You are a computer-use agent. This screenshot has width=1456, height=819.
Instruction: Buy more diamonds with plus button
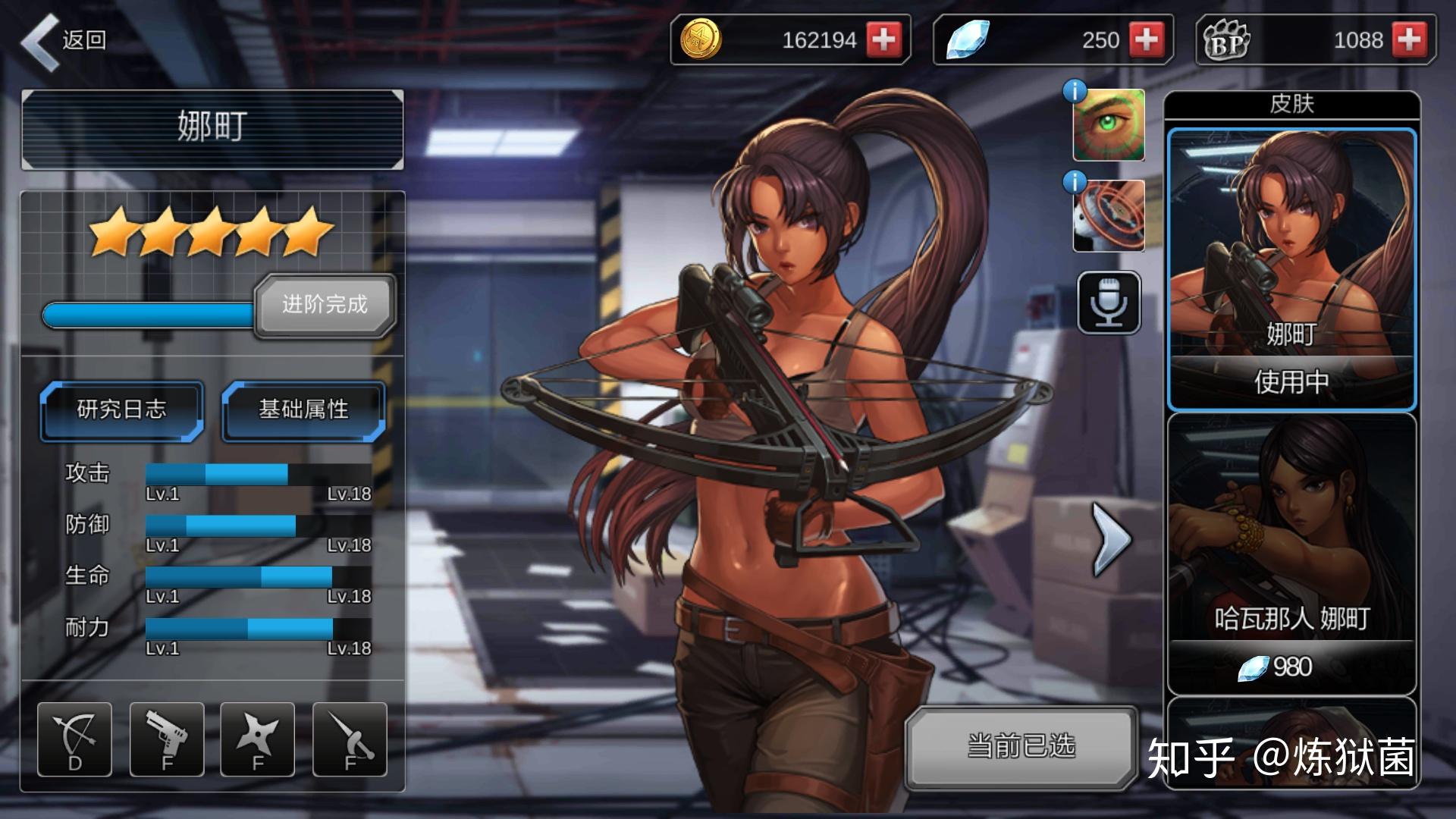1146,39
